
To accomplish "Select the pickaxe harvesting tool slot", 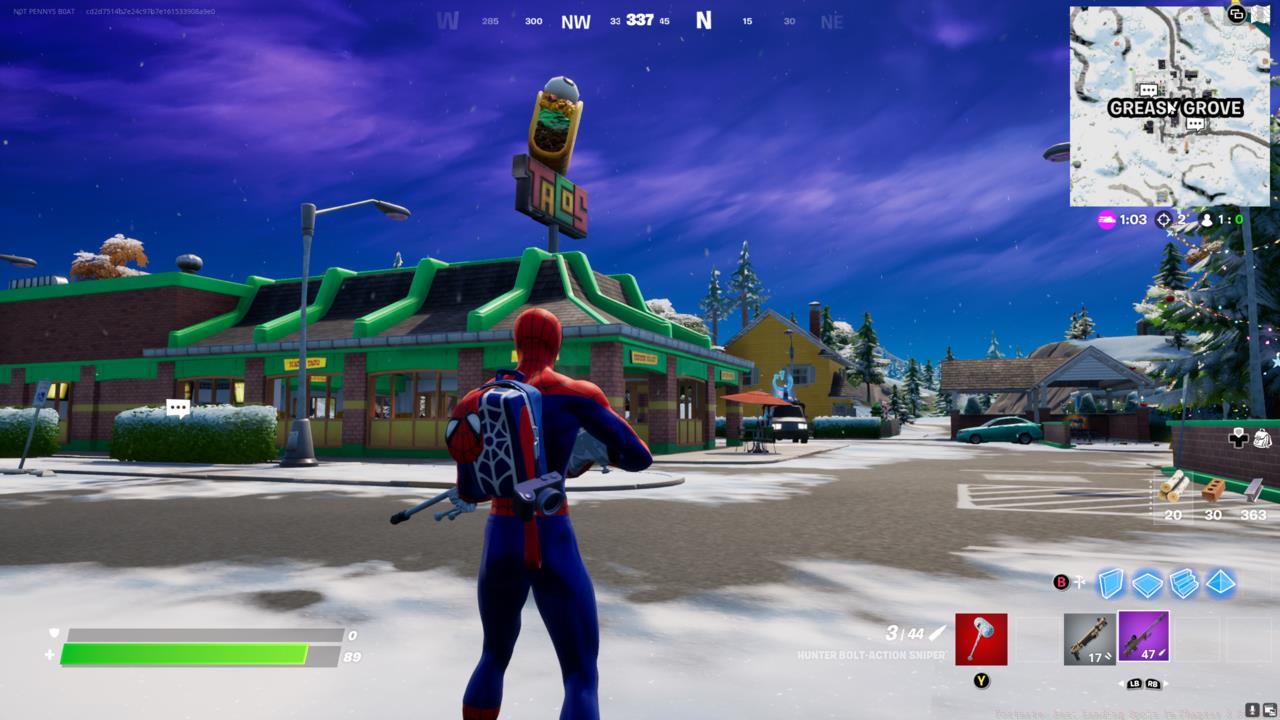I will click(981, 639).
